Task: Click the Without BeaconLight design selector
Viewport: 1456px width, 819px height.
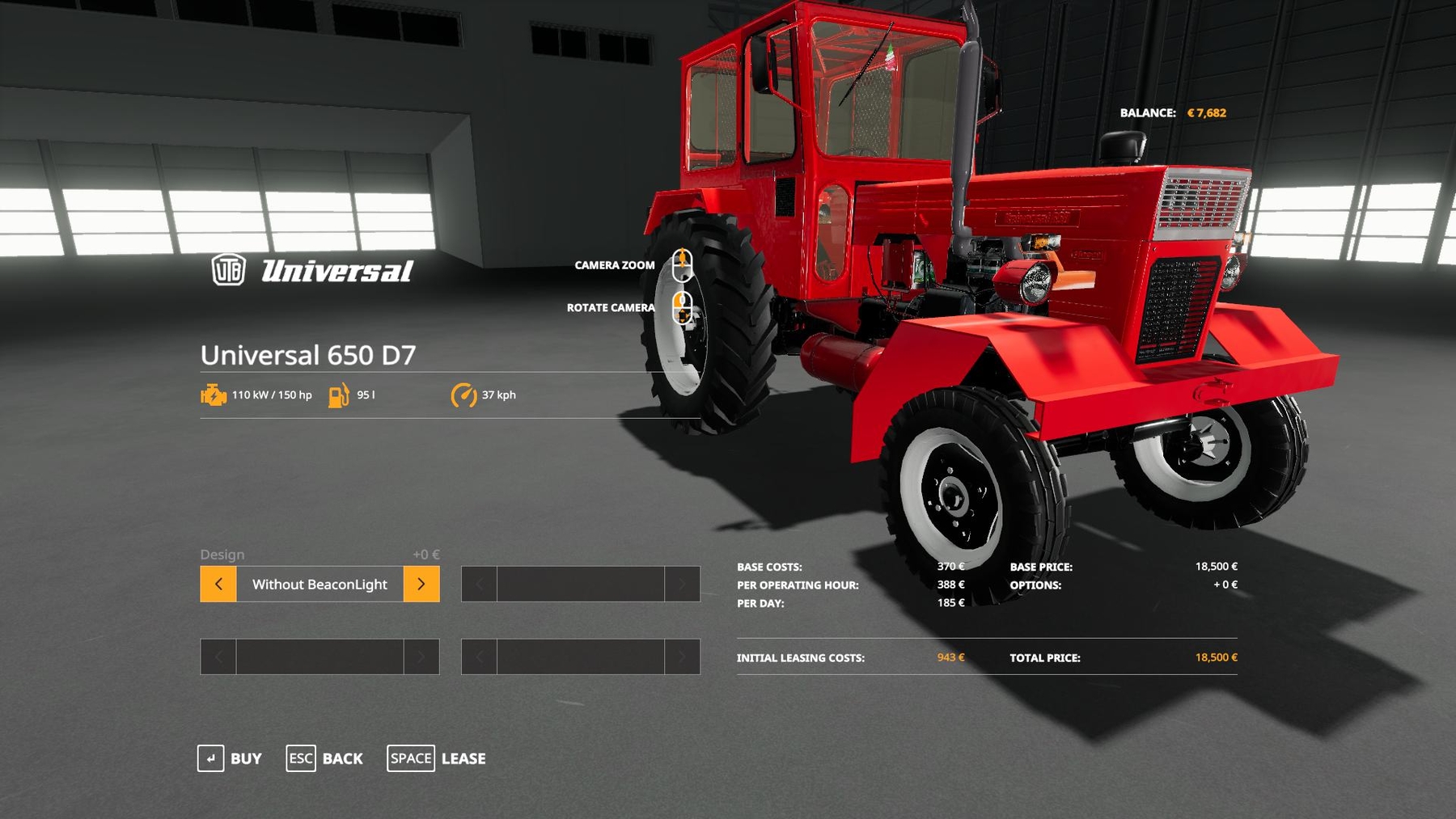Action: (x=320, y=584)
